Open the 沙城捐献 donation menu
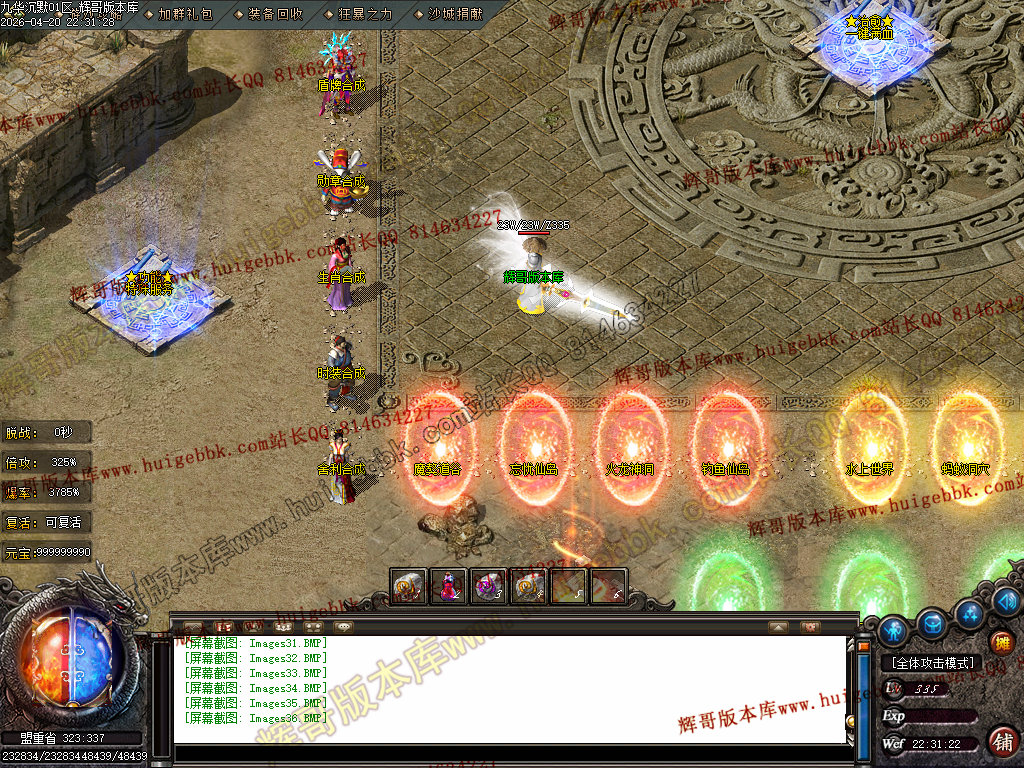This screenshot has height=768, width=1024. coord(455,14)
